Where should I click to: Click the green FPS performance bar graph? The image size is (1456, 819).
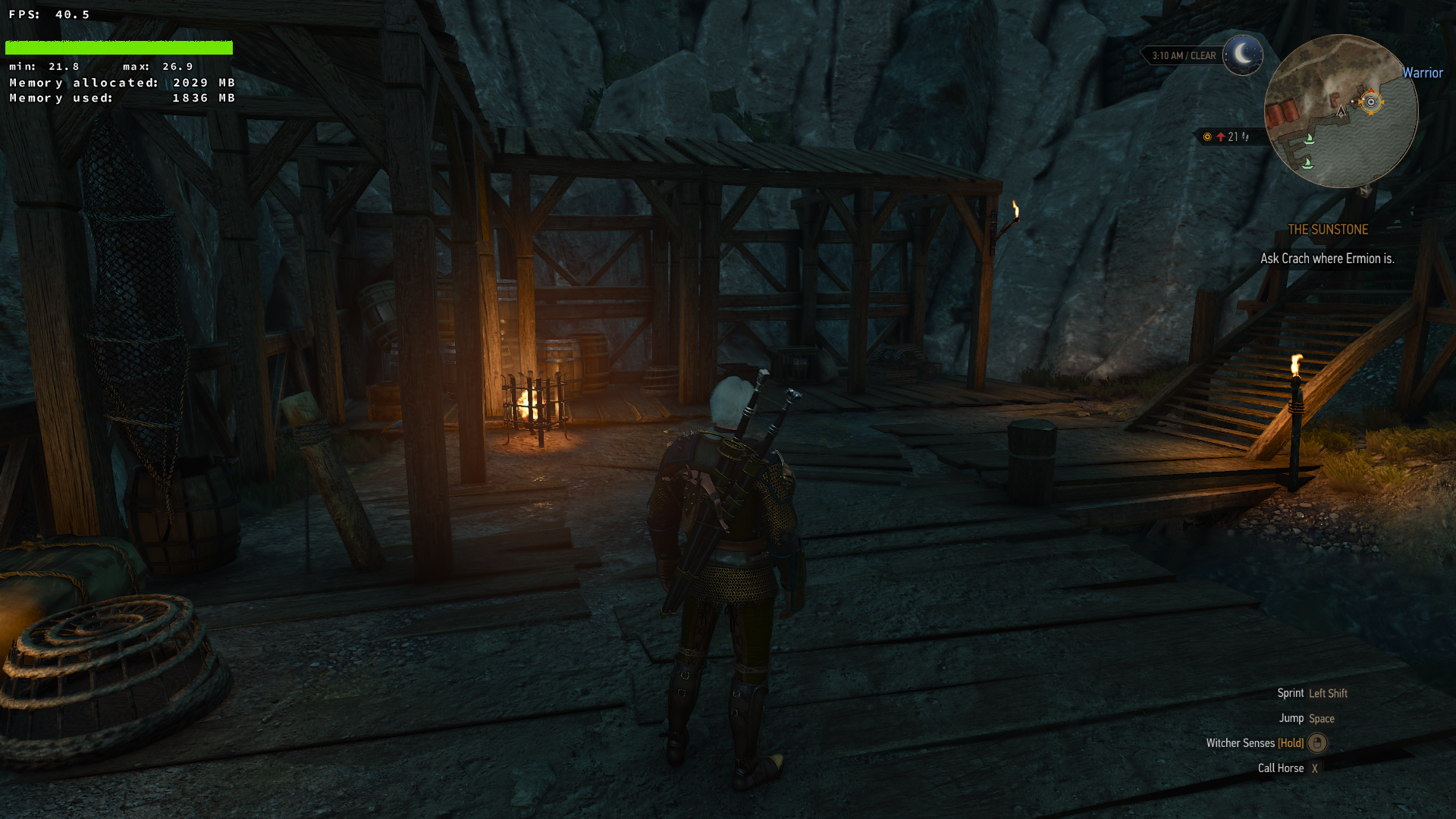pos(119,47)
